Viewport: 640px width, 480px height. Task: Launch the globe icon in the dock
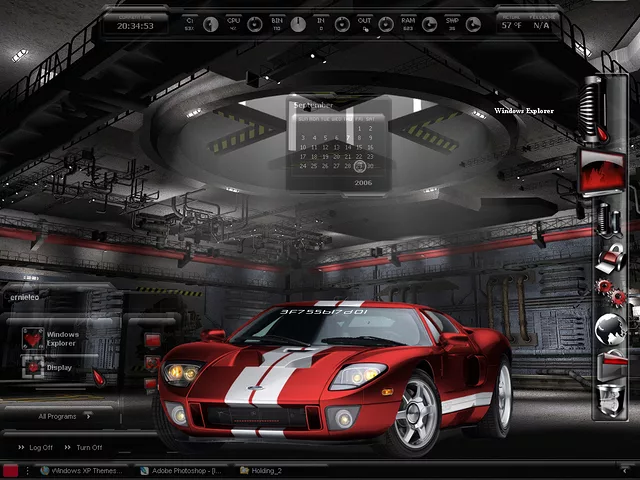pos(610,328)
